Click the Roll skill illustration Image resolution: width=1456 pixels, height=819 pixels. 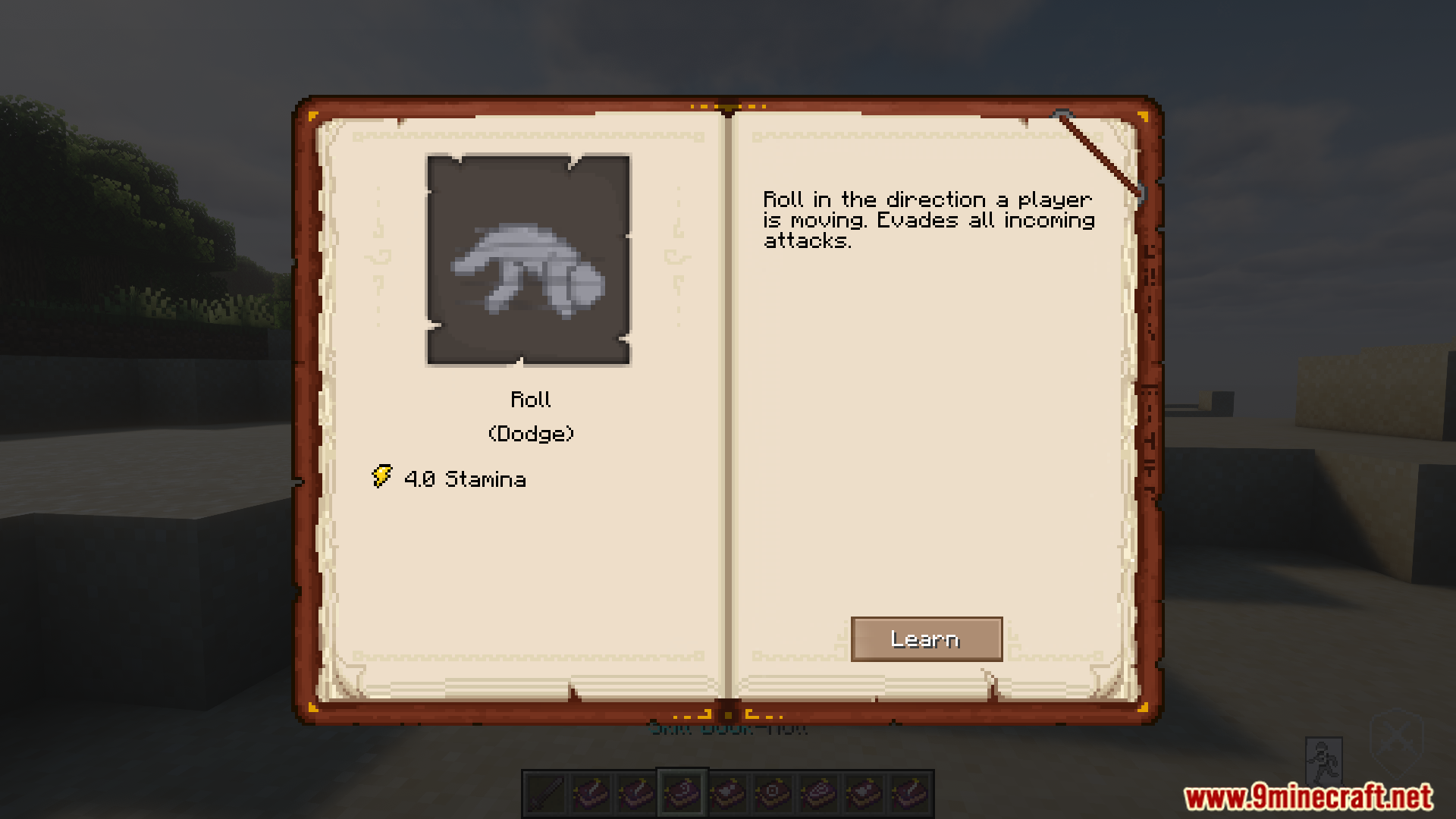point(529,260)
